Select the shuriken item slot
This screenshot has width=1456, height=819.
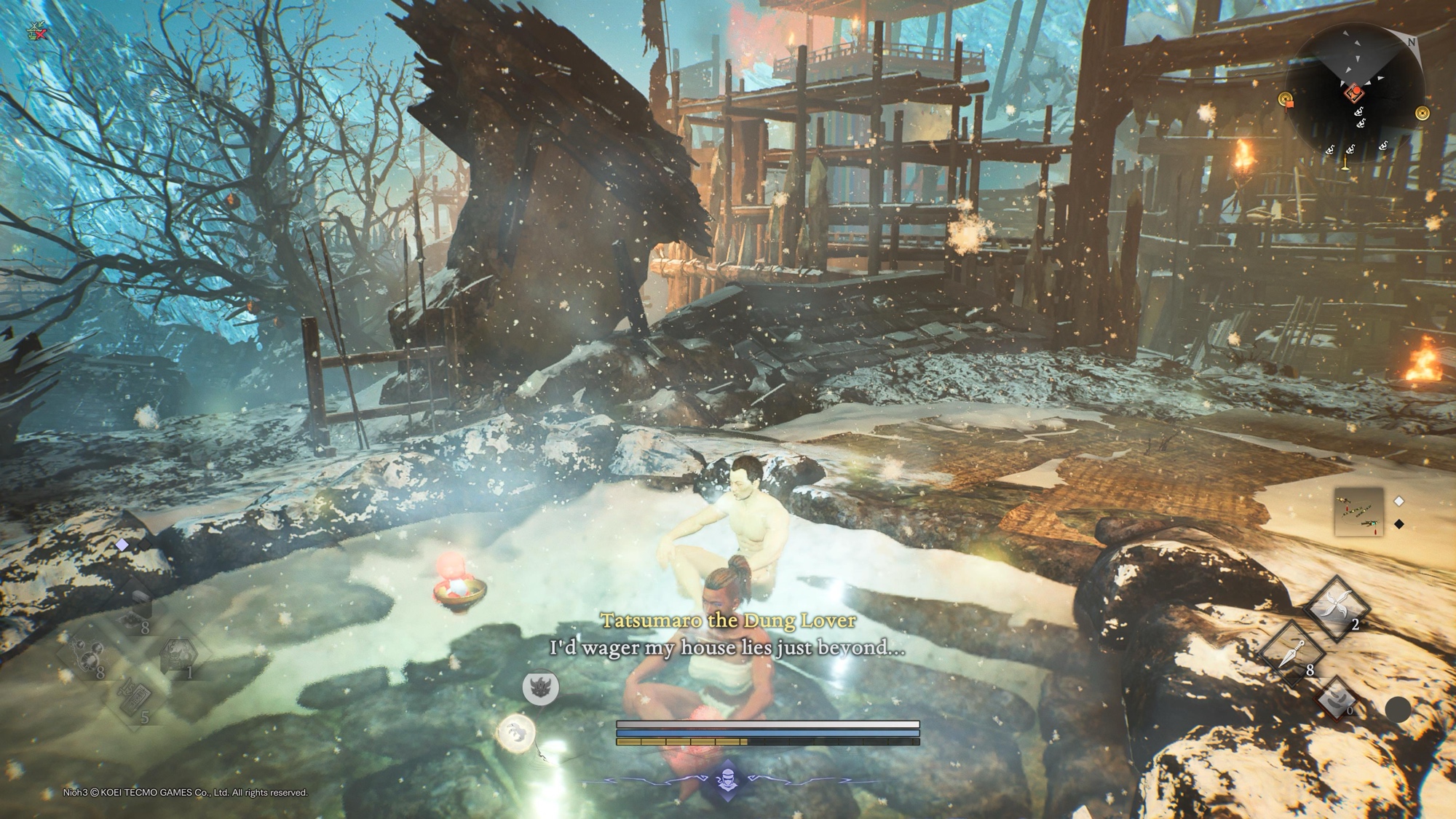(1337, 607)
